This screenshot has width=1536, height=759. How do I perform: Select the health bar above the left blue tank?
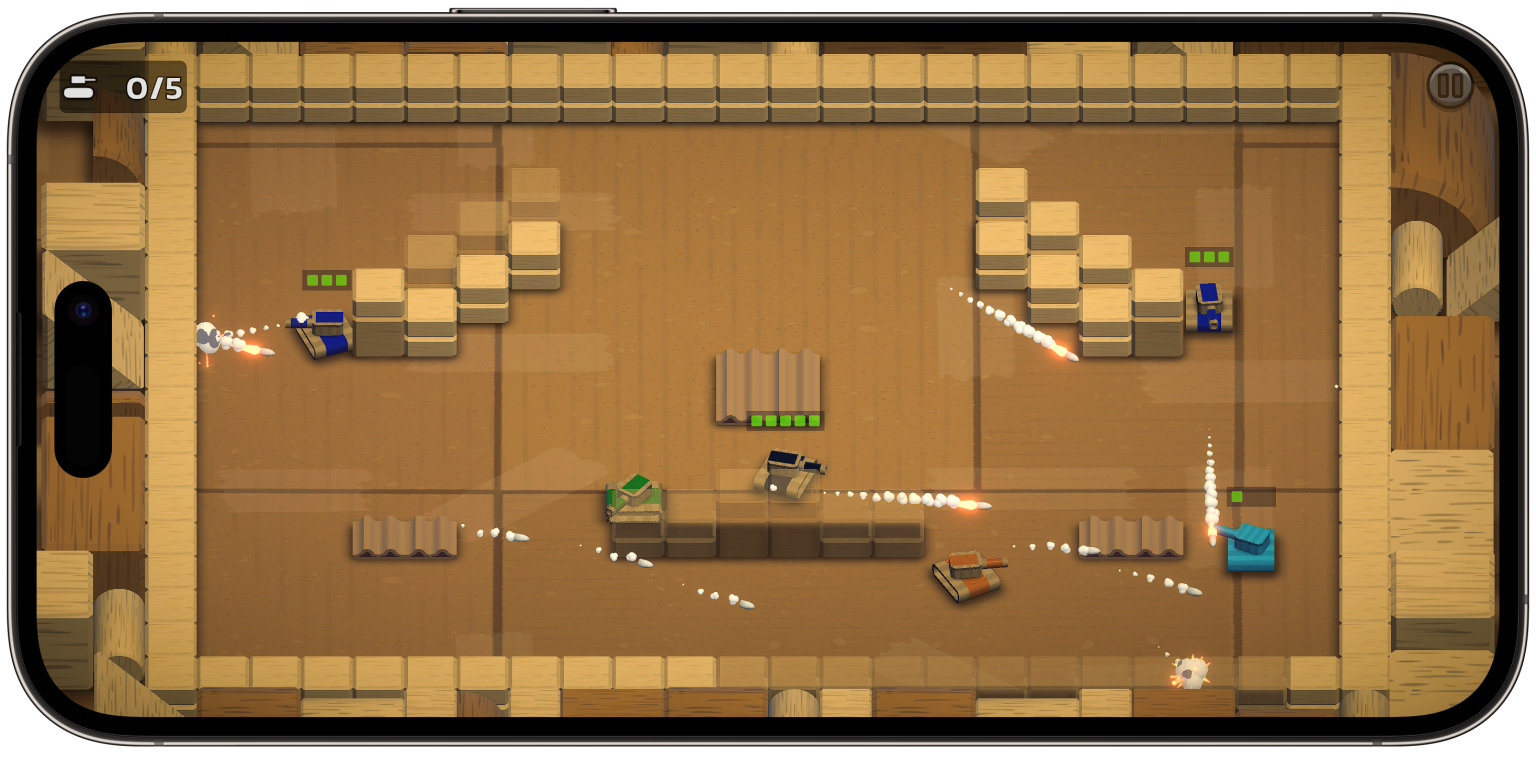[x=325, y=280]
